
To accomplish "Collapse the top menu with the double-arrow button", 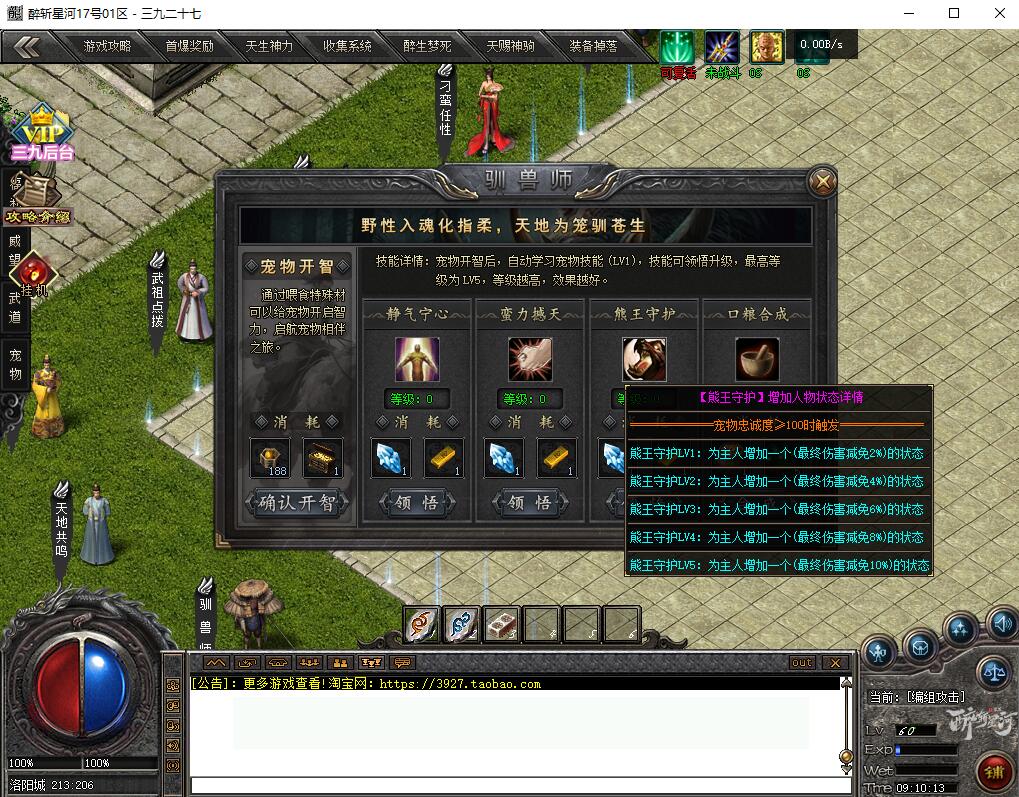I will 27,46.
